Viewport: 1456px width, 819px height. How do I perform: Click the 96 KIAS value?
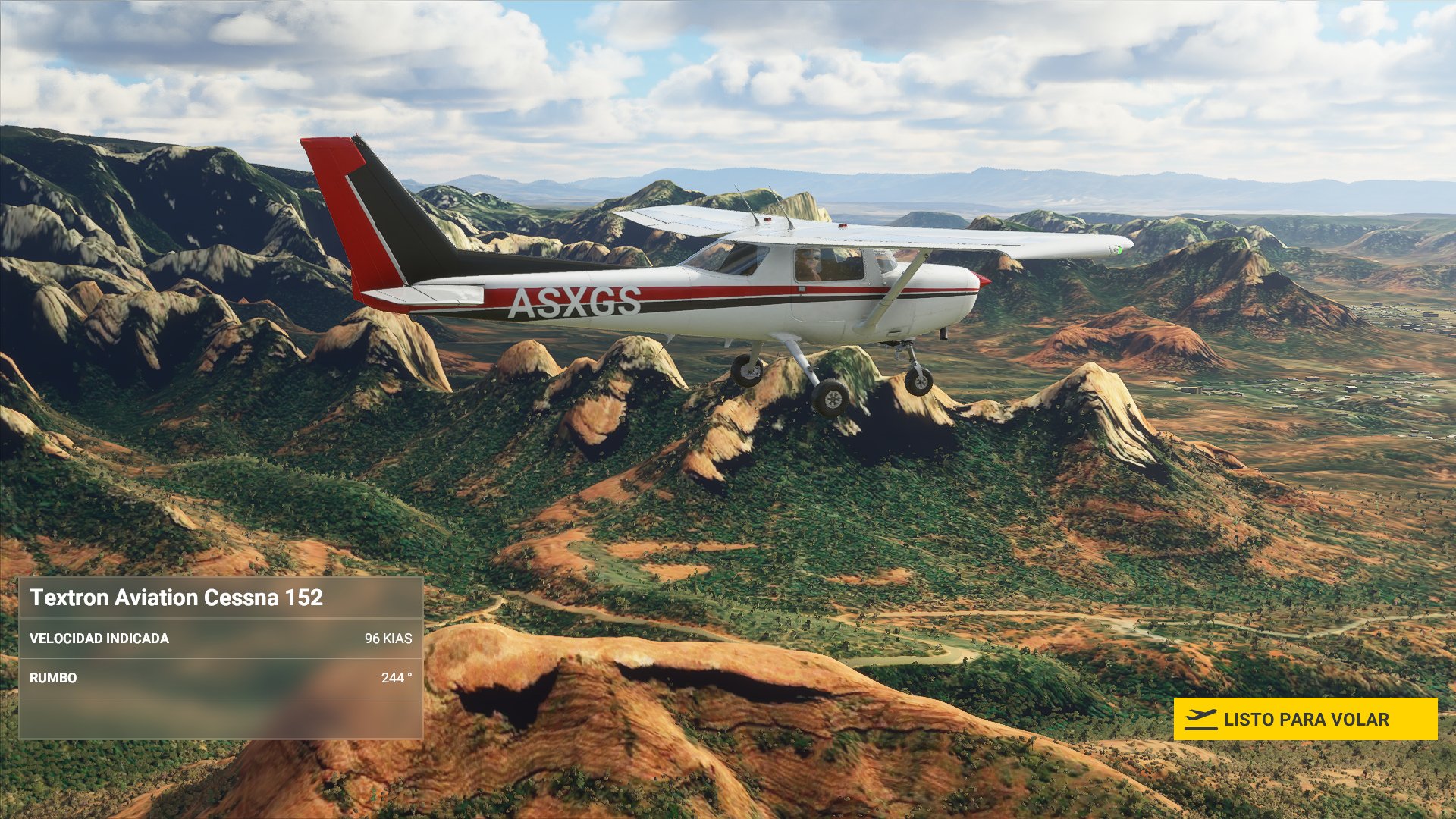(x=388, y=639)
